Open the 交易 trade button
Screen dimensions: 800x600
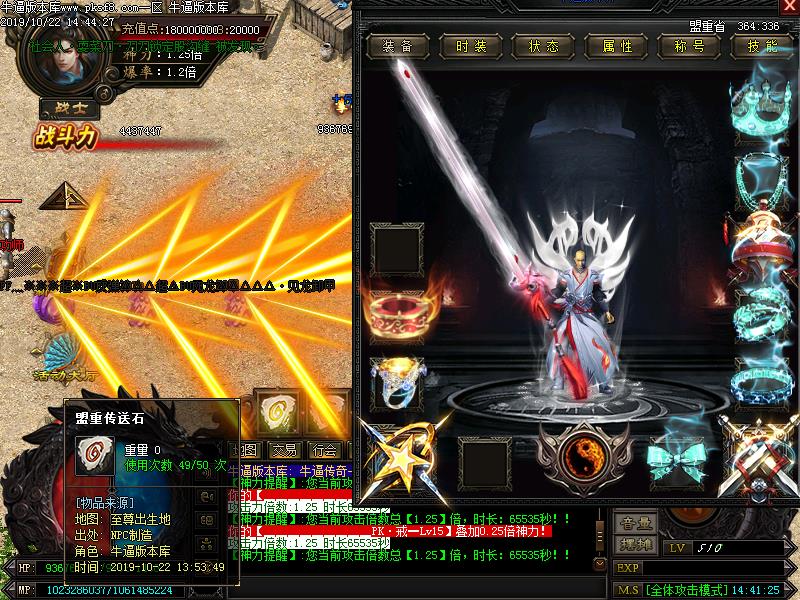coord(283,450)
